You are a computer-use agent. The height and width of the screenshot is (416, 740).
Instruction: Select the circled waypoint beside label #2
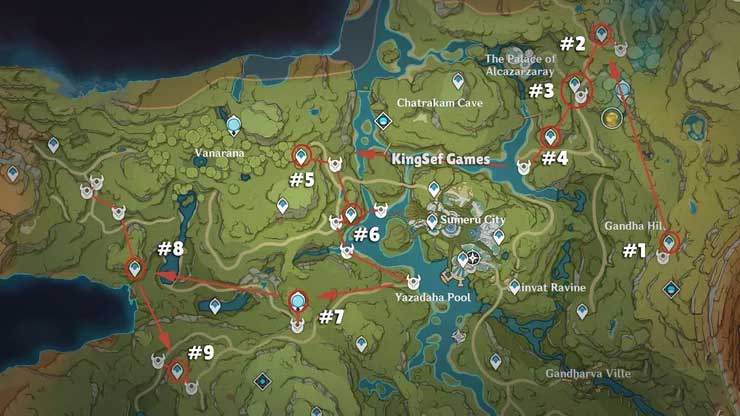pos(600,34)
